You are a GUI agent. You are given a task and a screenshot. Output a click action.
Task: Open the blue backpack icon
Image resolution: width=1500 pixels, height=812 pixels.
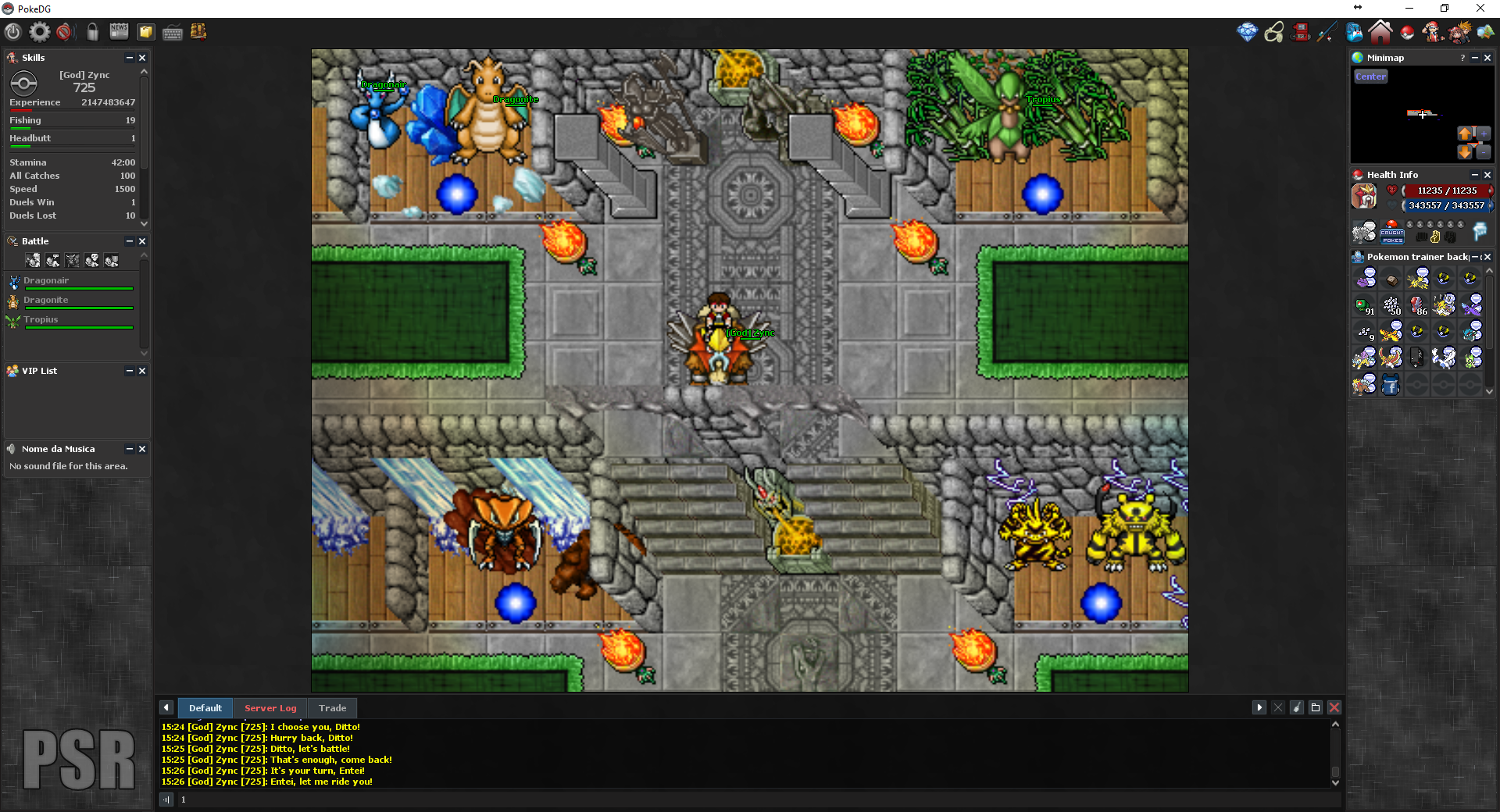coord(1354,32)
